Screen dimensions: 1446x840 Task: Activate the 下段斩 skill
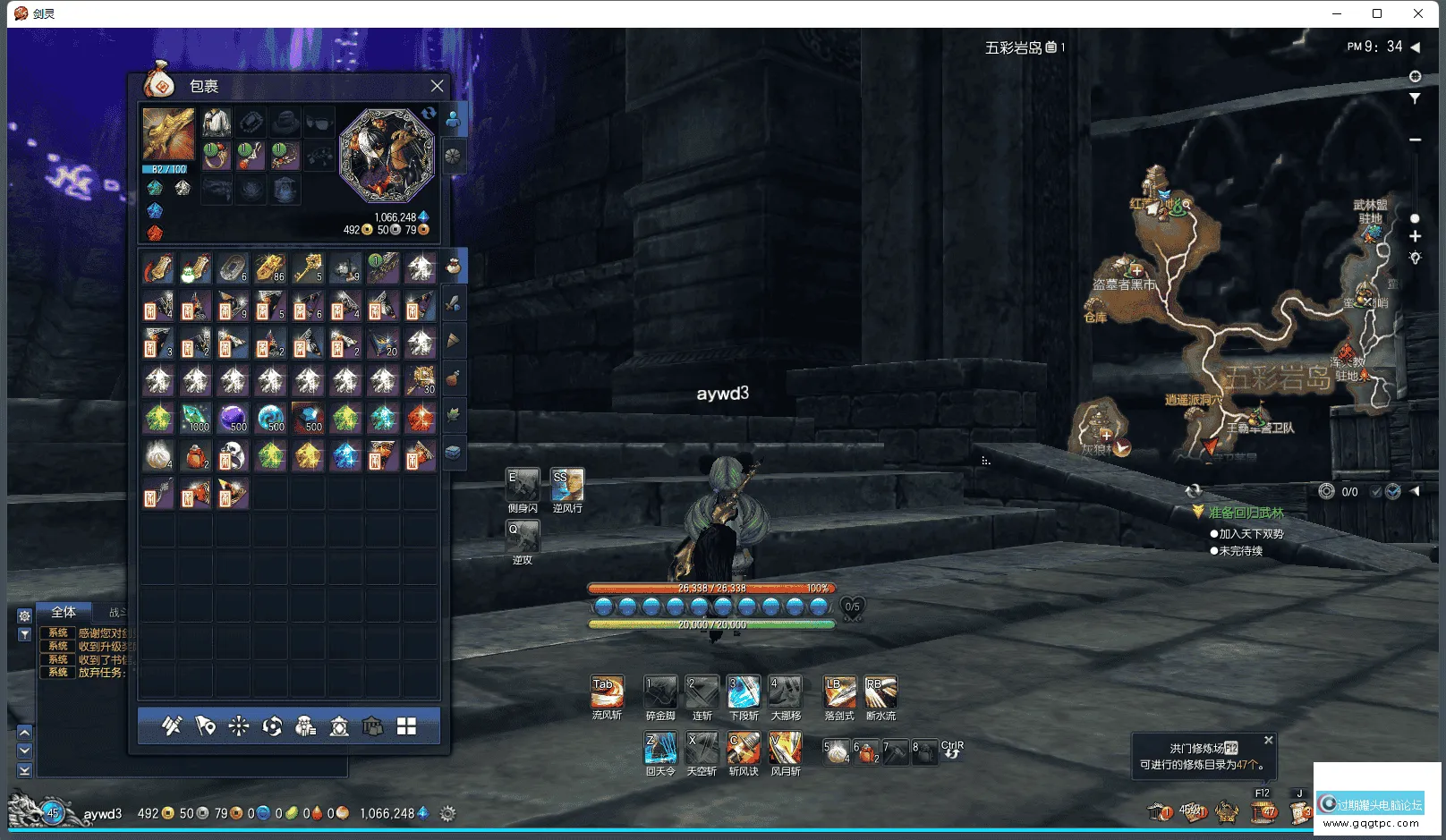(744, 692)
